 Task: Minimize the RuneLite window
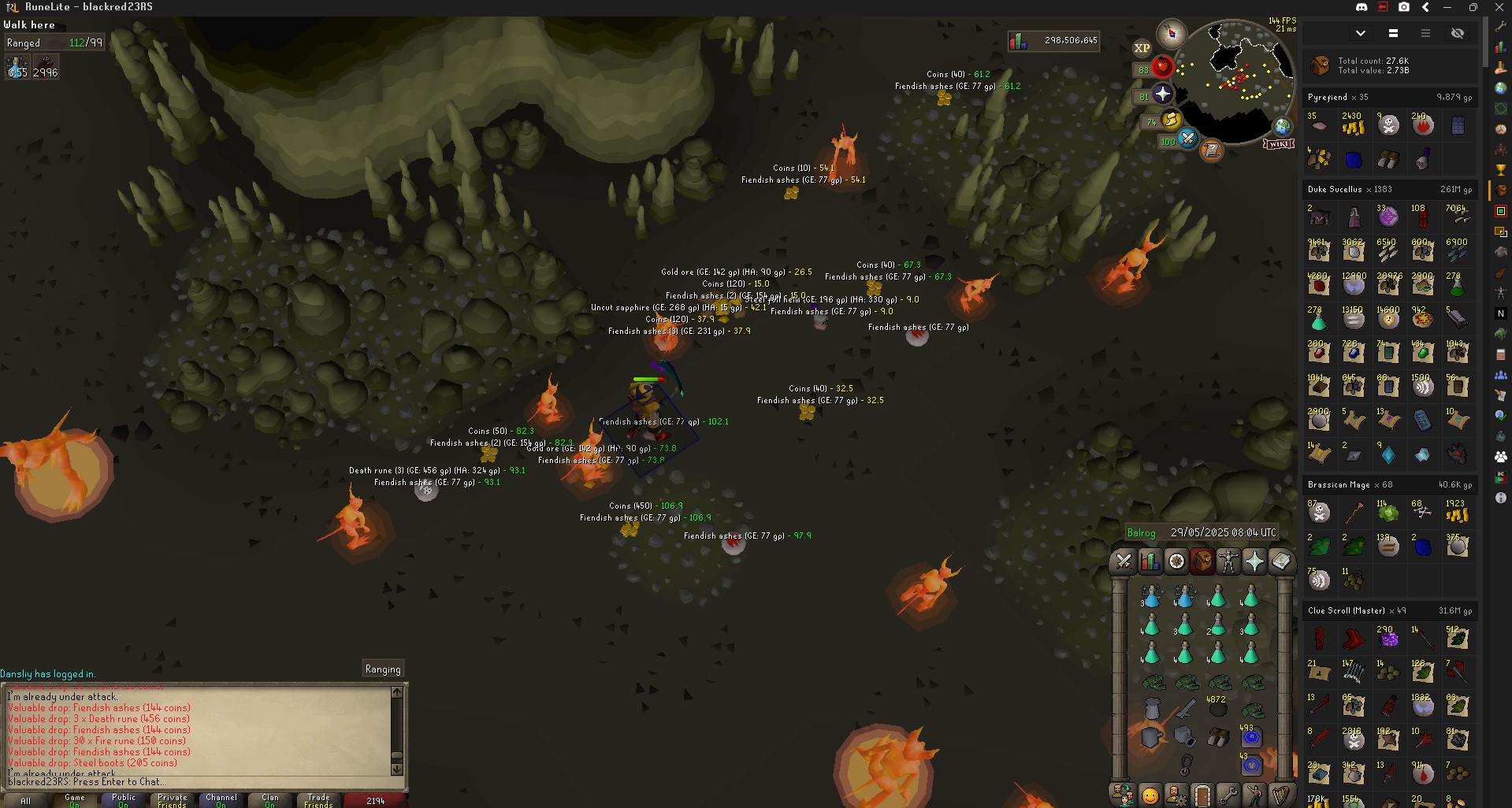pyautogui.click(x=1447, y=7)
